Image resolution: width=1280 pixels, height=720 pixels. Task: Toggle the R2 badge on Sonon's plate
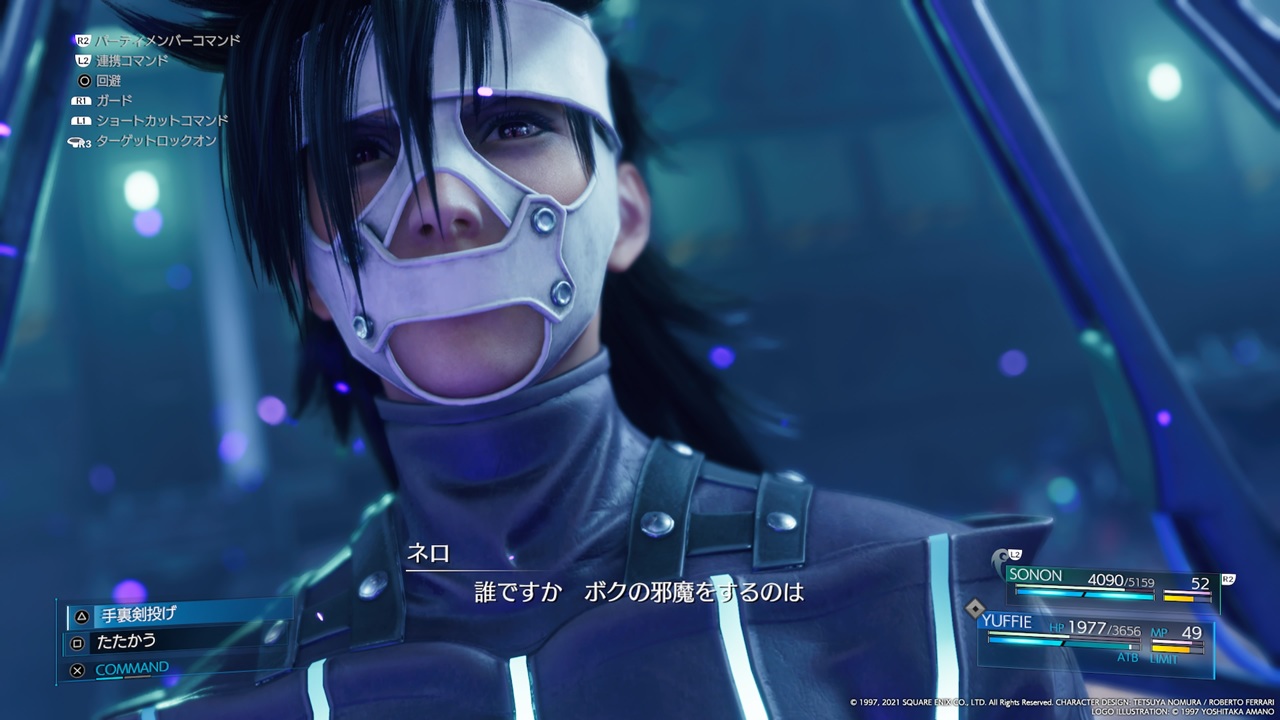pos(1228,578)
